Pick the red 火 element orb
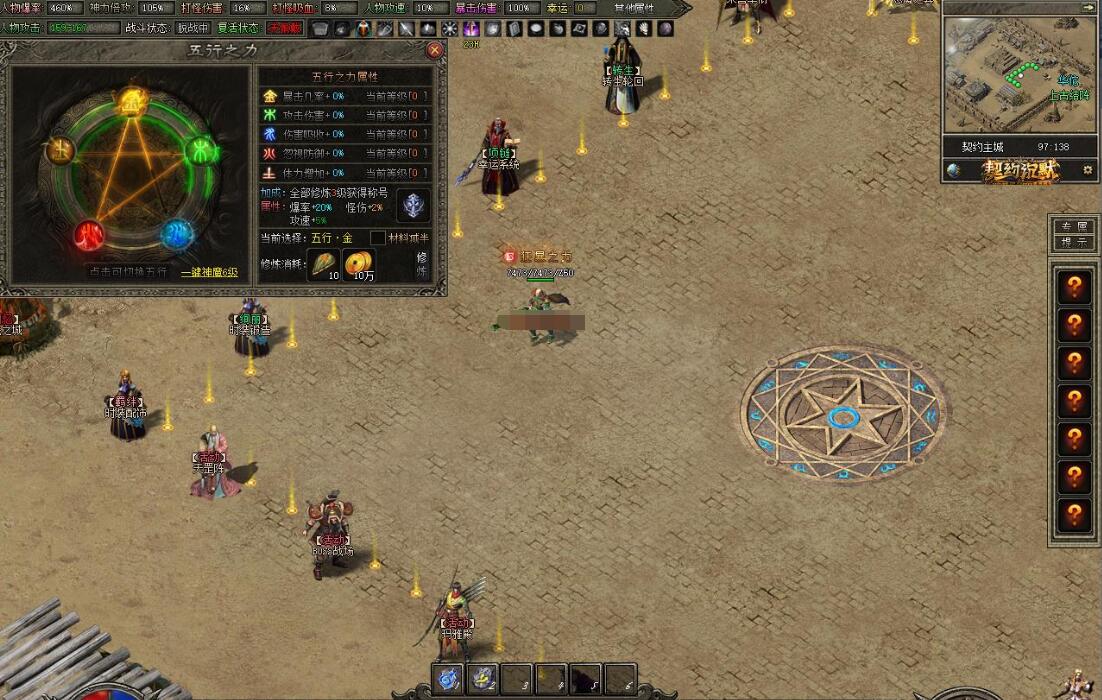The image size is (1102, 700). point(89,236)
